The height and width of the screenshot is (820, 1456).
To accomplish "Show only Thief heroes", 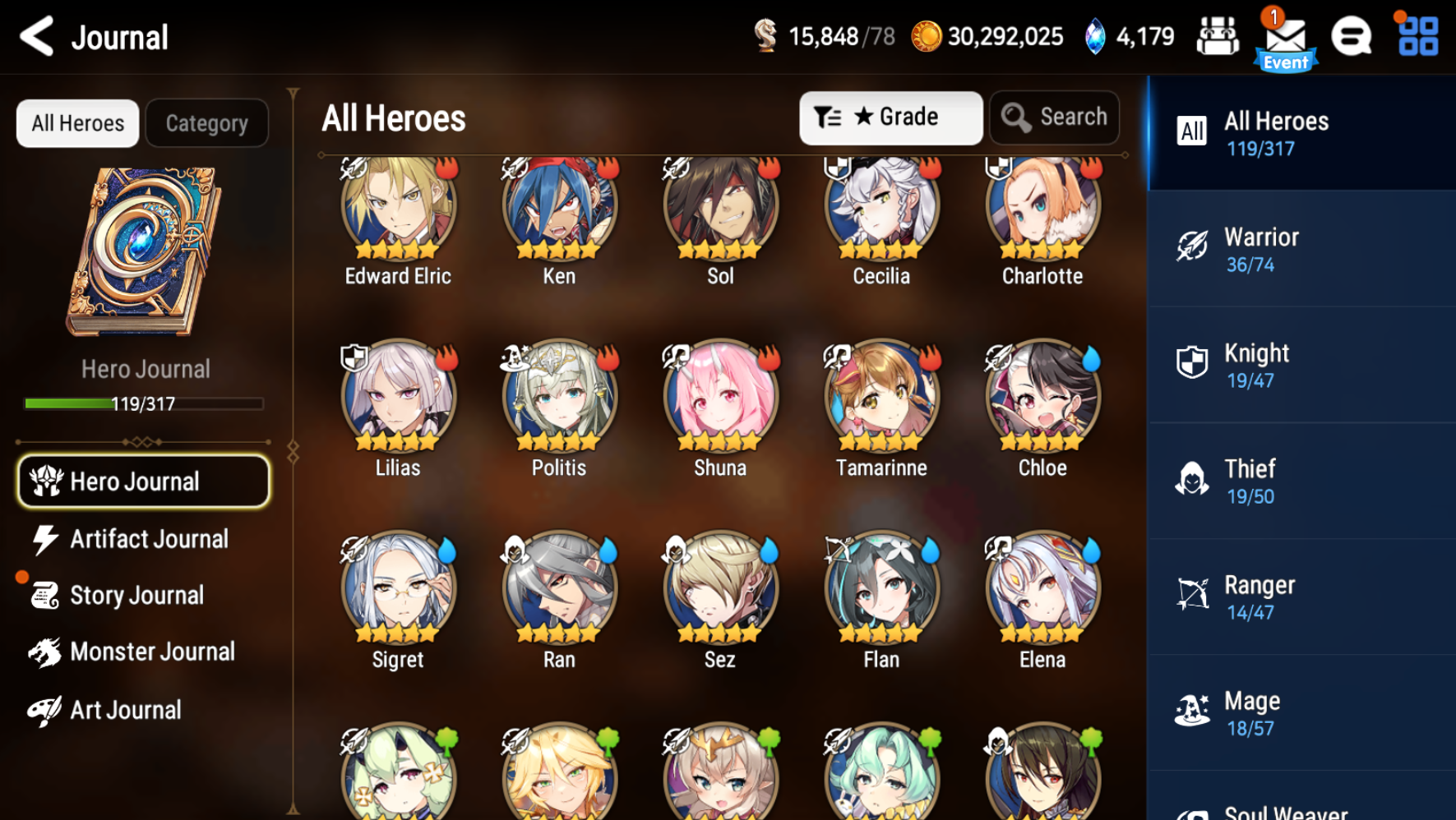I will pyautogui.click(x=1301, y=481).
